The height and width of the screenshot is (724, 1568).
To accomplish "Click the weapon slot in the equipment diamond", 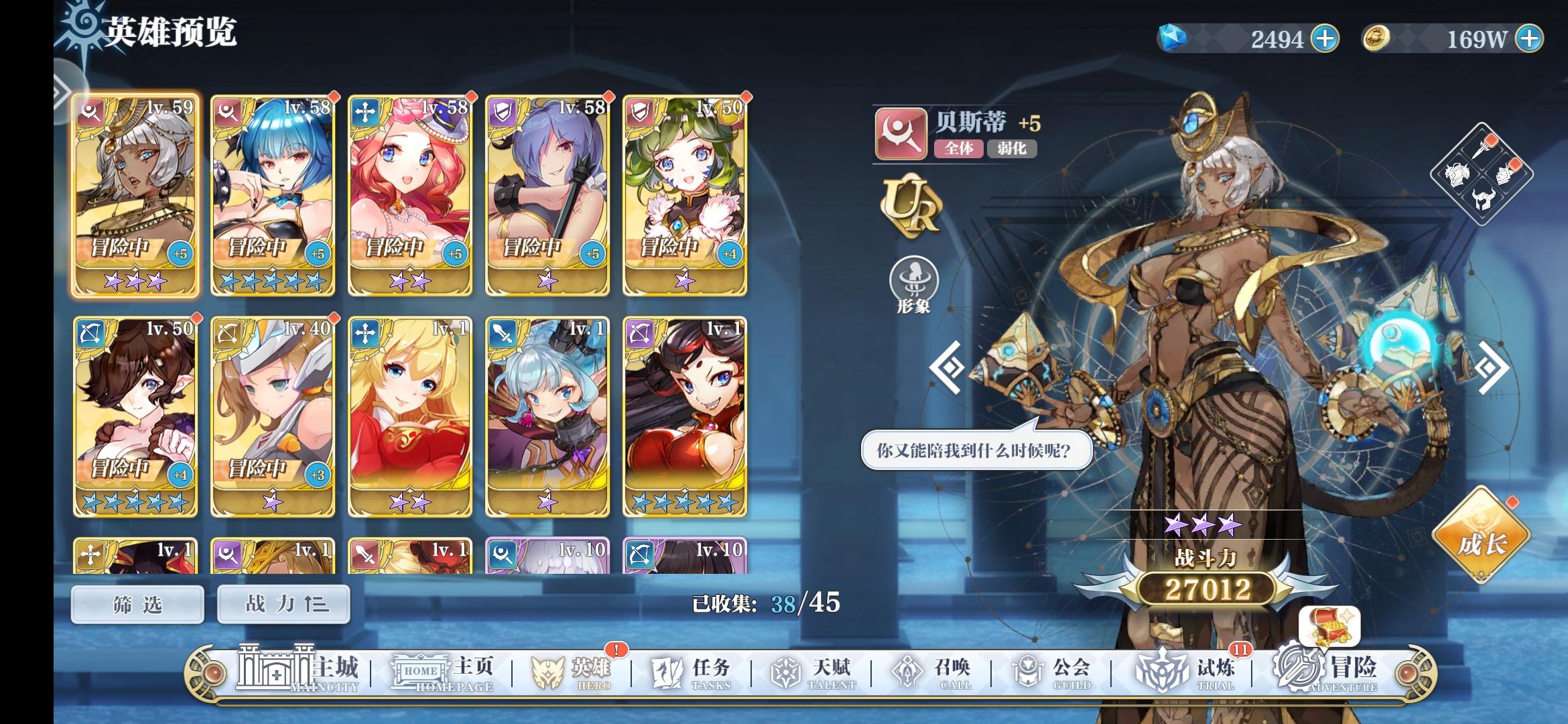I will pos(1481,149).
